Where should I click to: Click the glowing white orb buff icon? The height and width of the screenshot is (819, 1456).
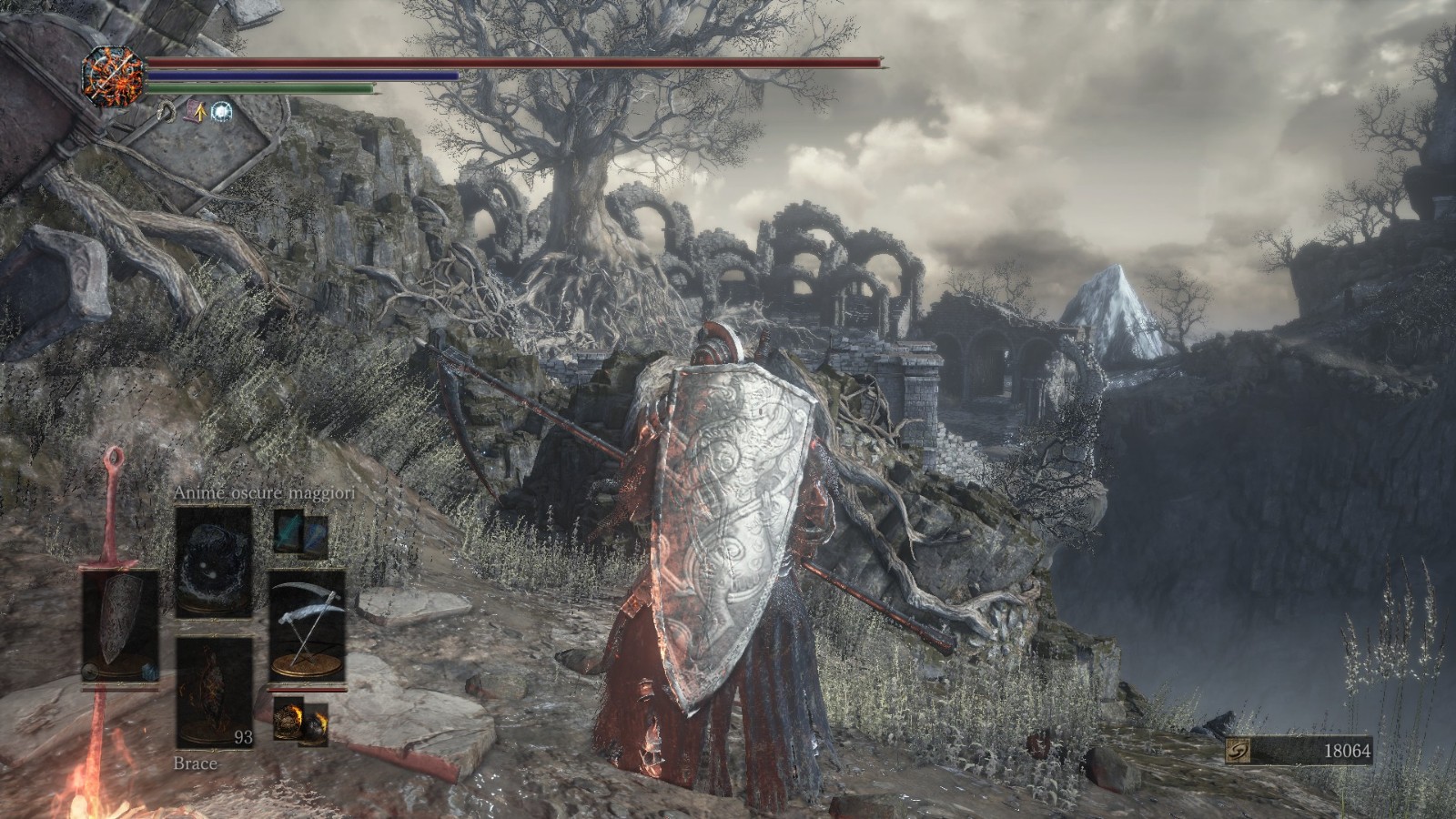click(x=220, y=112)
